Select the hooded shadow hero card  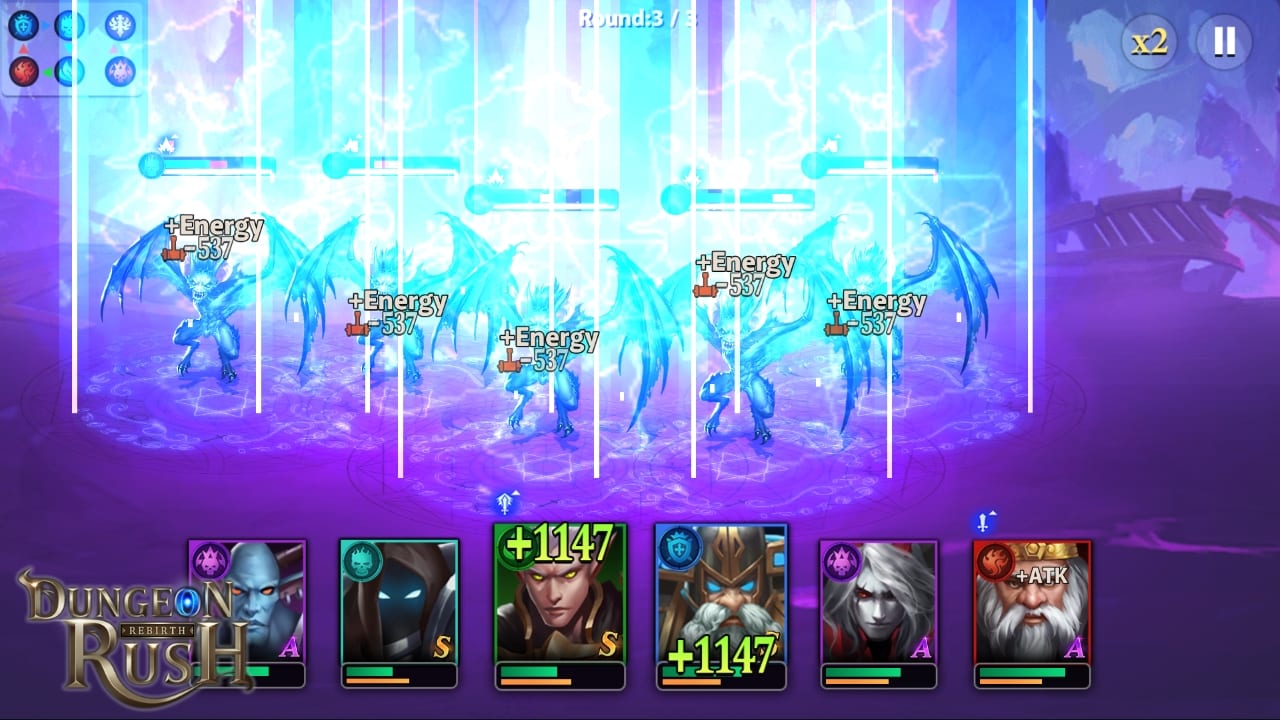[x=399, y=602]
